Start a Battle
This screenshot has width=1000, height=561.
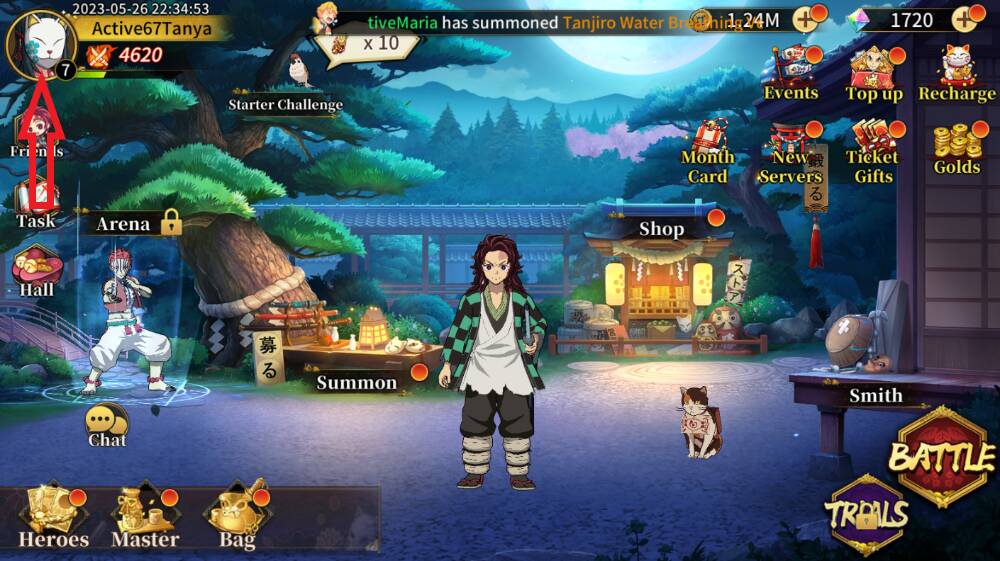[940, 457]
